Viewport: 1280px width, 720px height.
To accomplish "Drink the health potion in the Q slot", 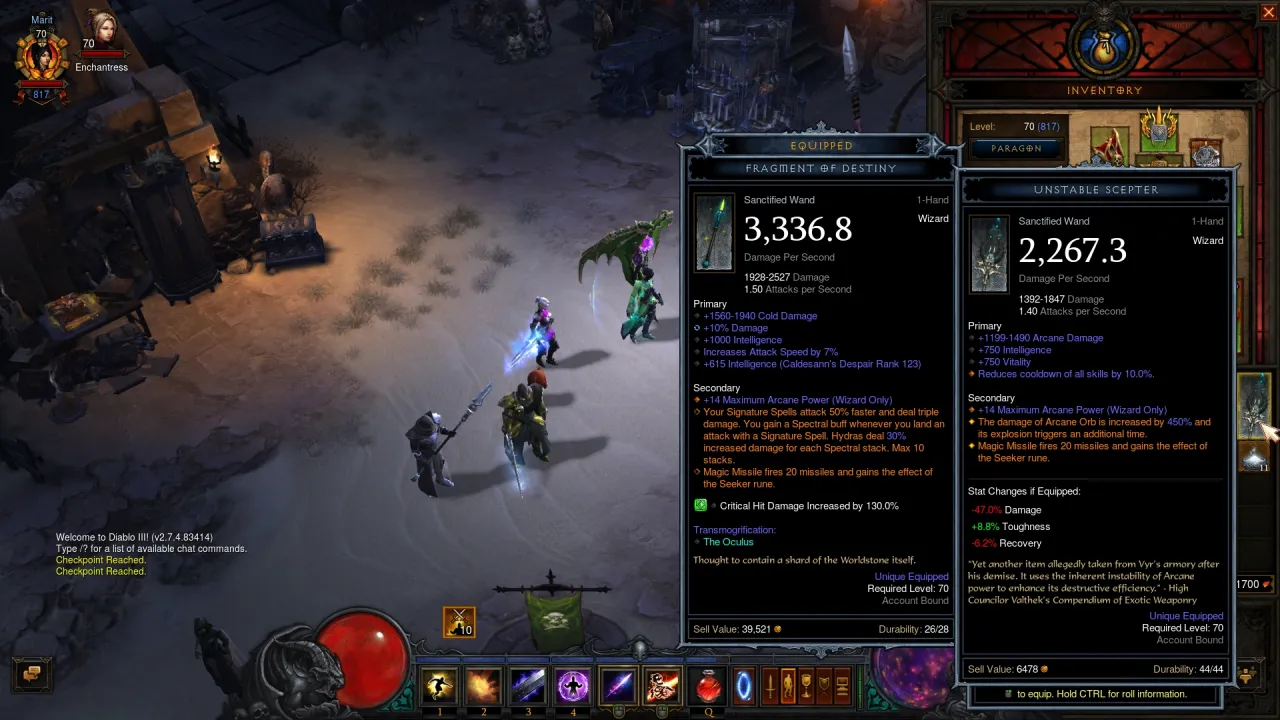I will 708,688.
